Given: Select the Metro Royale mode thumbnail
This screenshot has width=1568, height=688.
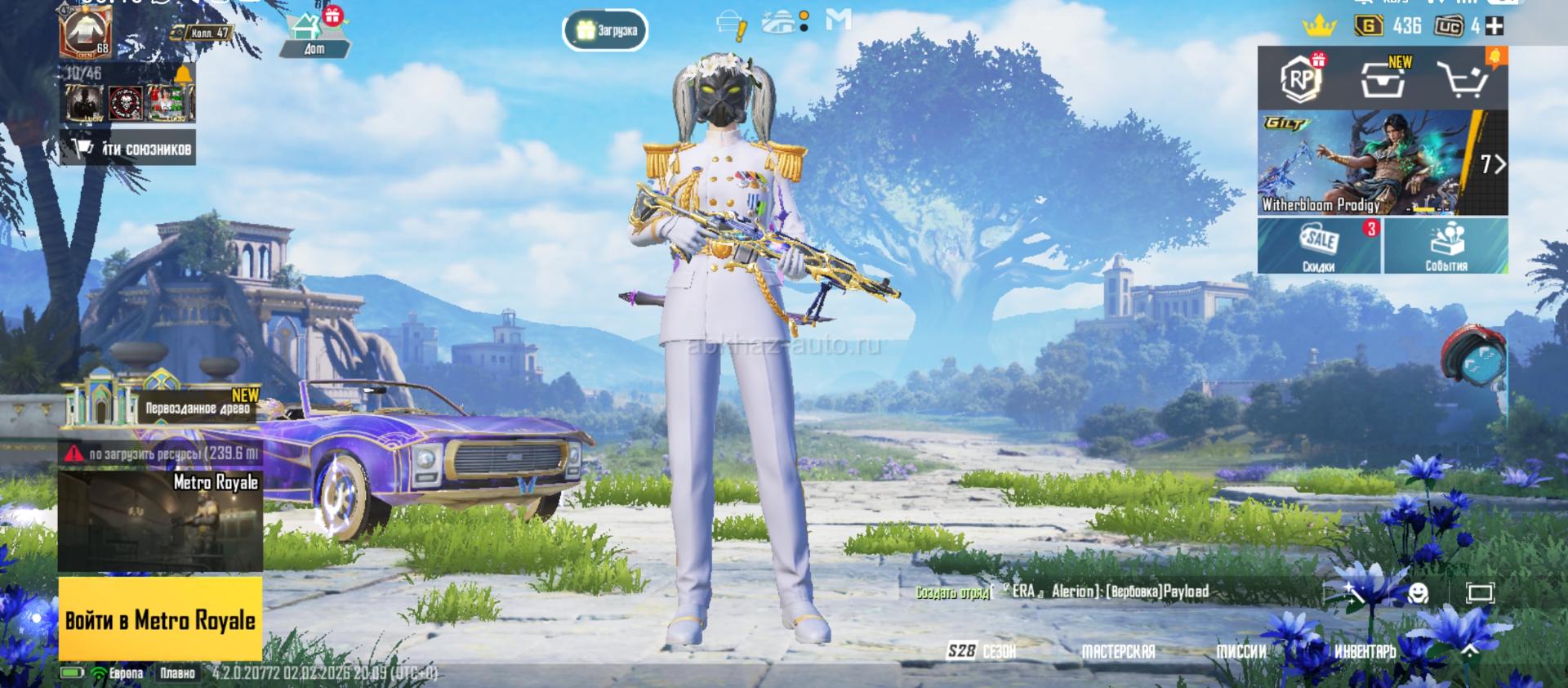Looking at the screenshot, I should tap(160, 521).
